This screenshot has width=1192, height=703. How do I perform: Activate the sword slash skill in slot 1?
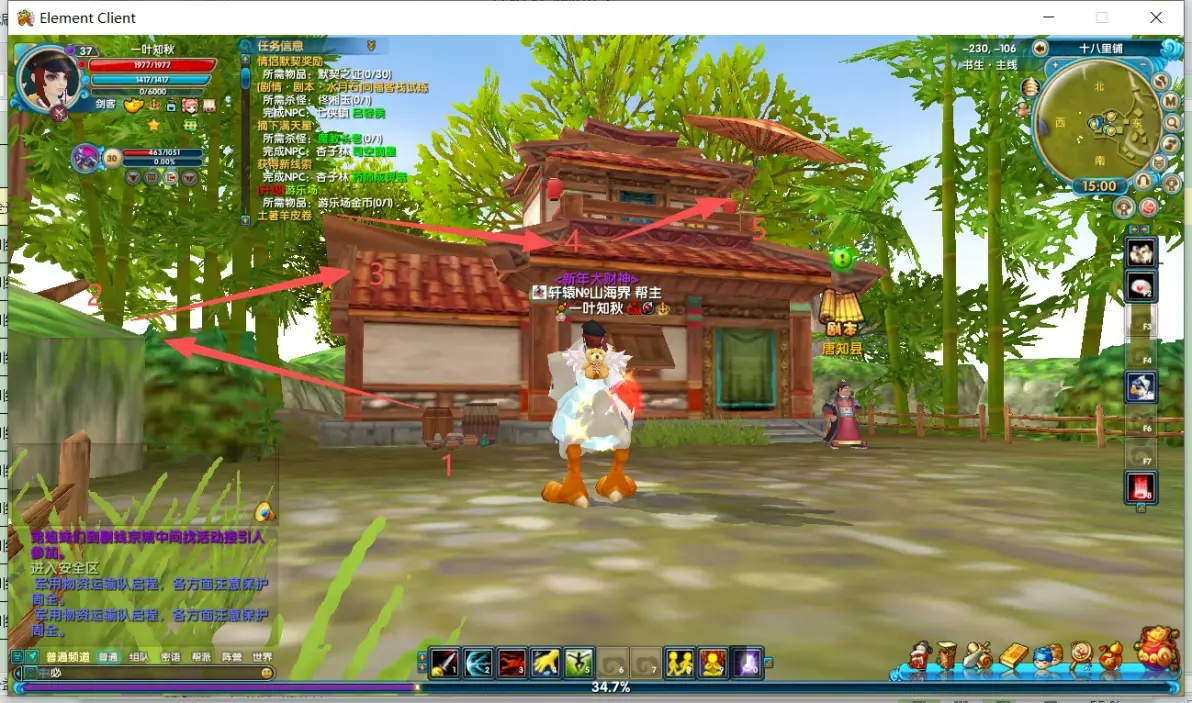point(445,662)
